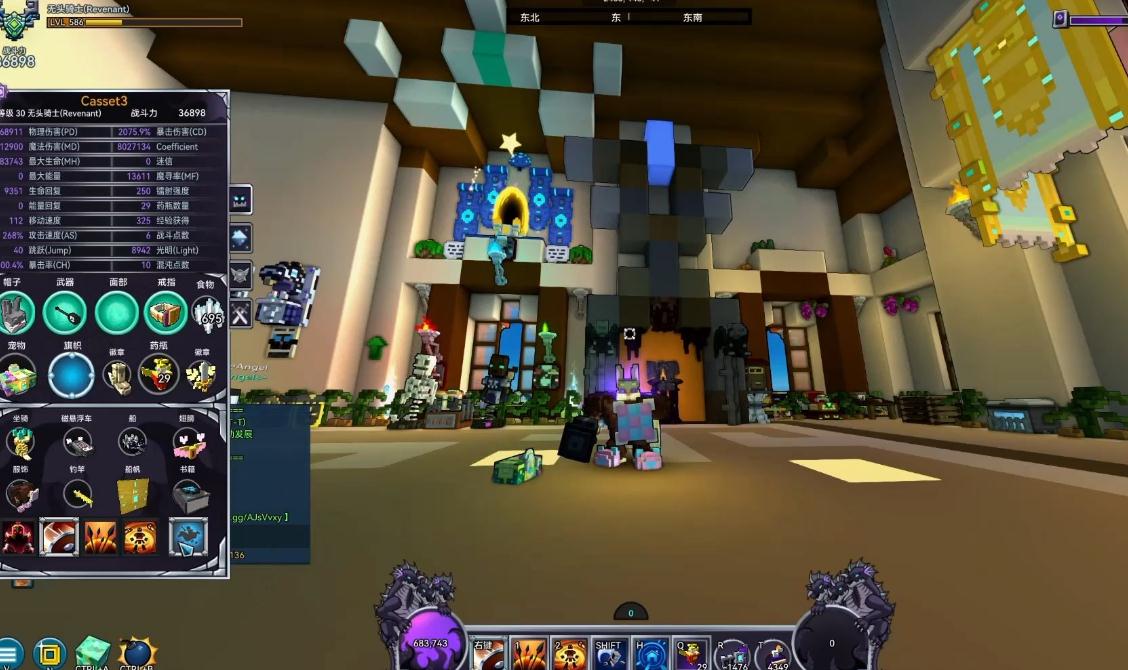Switch to the crossed swords side tab
Viewport: 1128px width, 670px height.
(240, 314)
